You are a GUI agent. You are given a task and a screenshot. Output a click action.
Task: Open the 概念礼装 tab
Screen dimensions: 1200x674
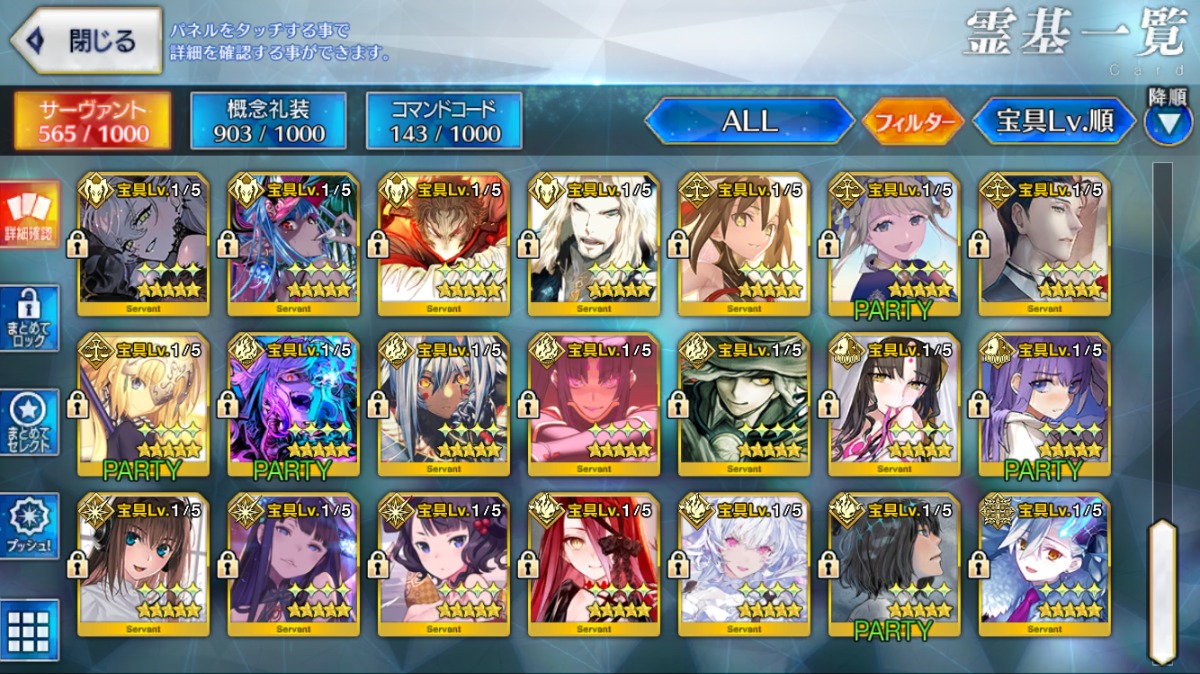click(269, 121)
